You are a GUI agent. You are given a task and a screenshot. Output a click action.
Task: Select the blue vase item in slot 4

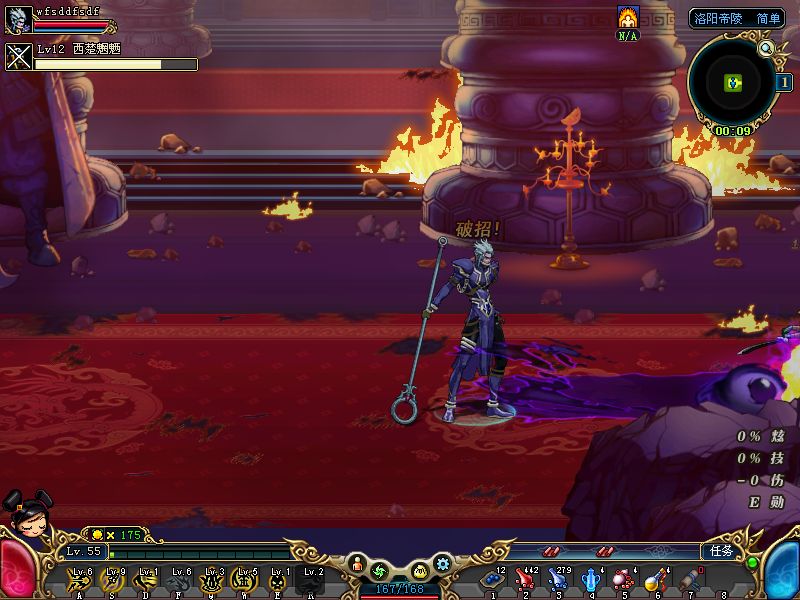point(591,579)
